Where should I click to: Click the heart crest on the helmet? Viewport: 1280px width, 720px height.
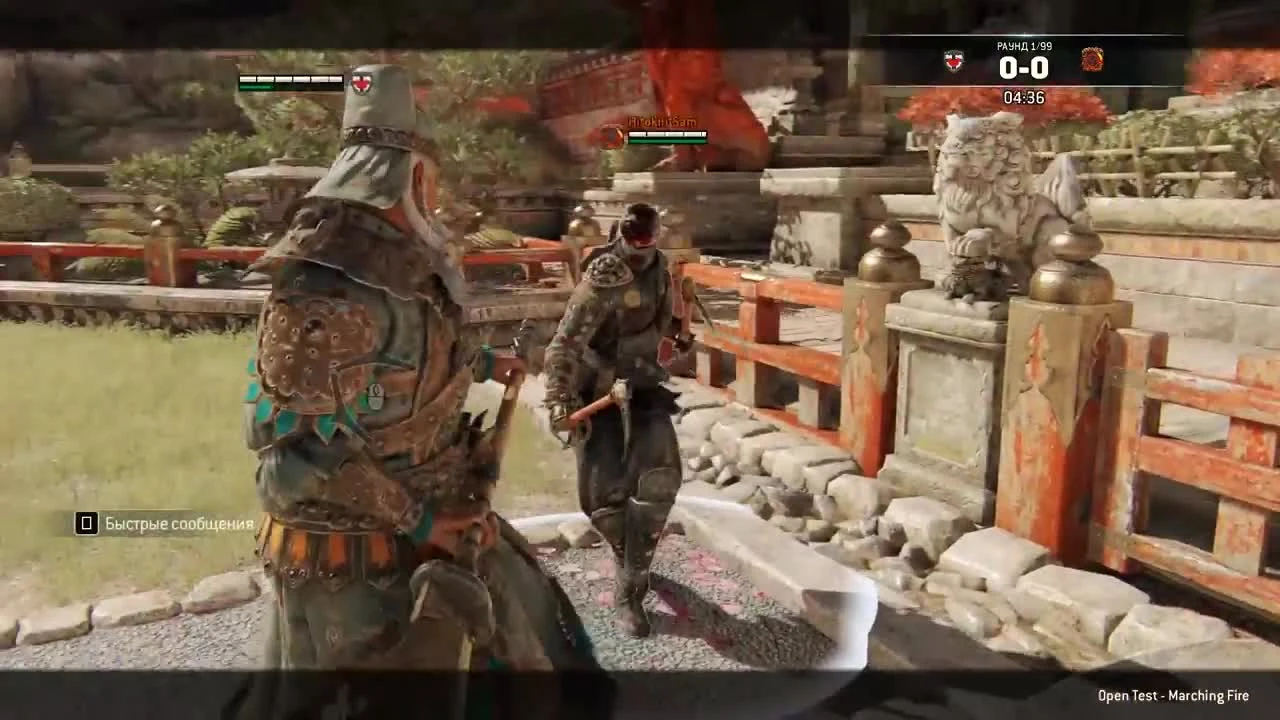coord(361,85)
